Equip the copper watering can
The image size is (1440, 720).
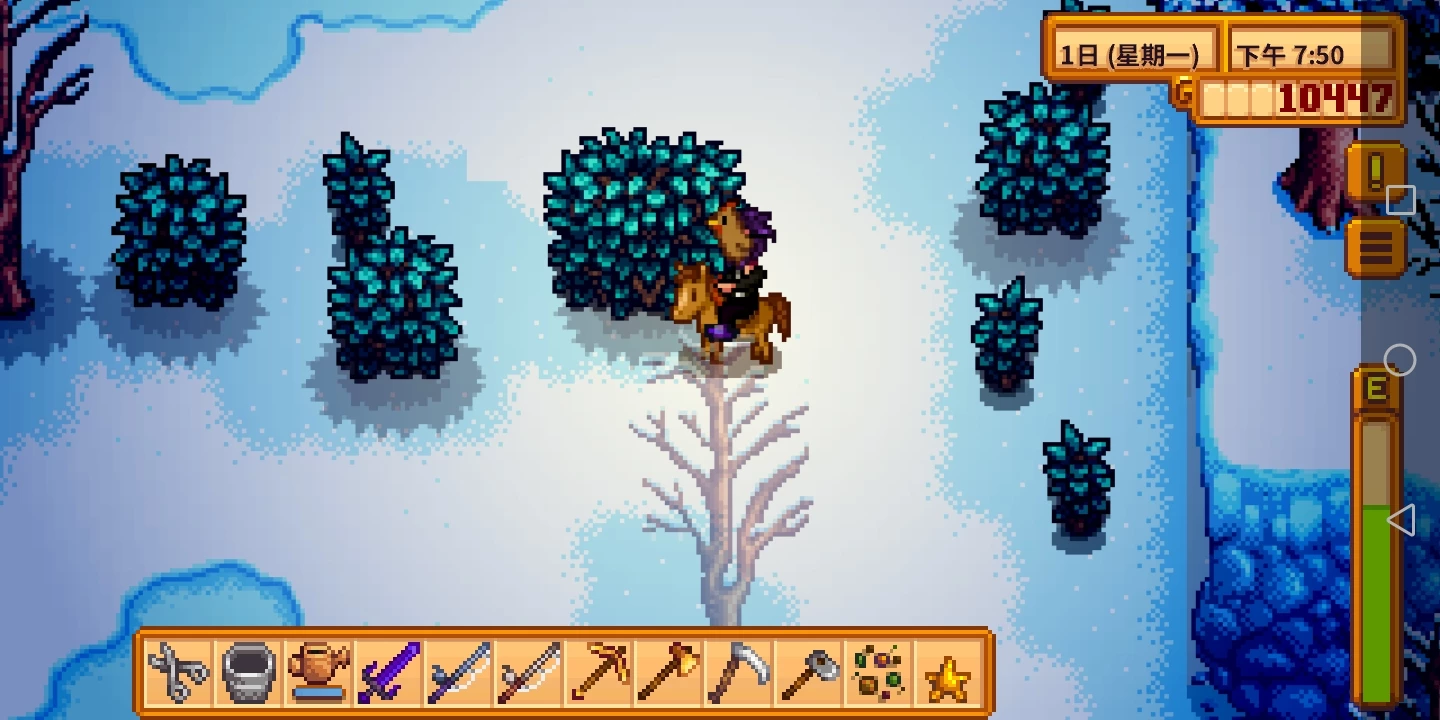[x=318, y=672]
